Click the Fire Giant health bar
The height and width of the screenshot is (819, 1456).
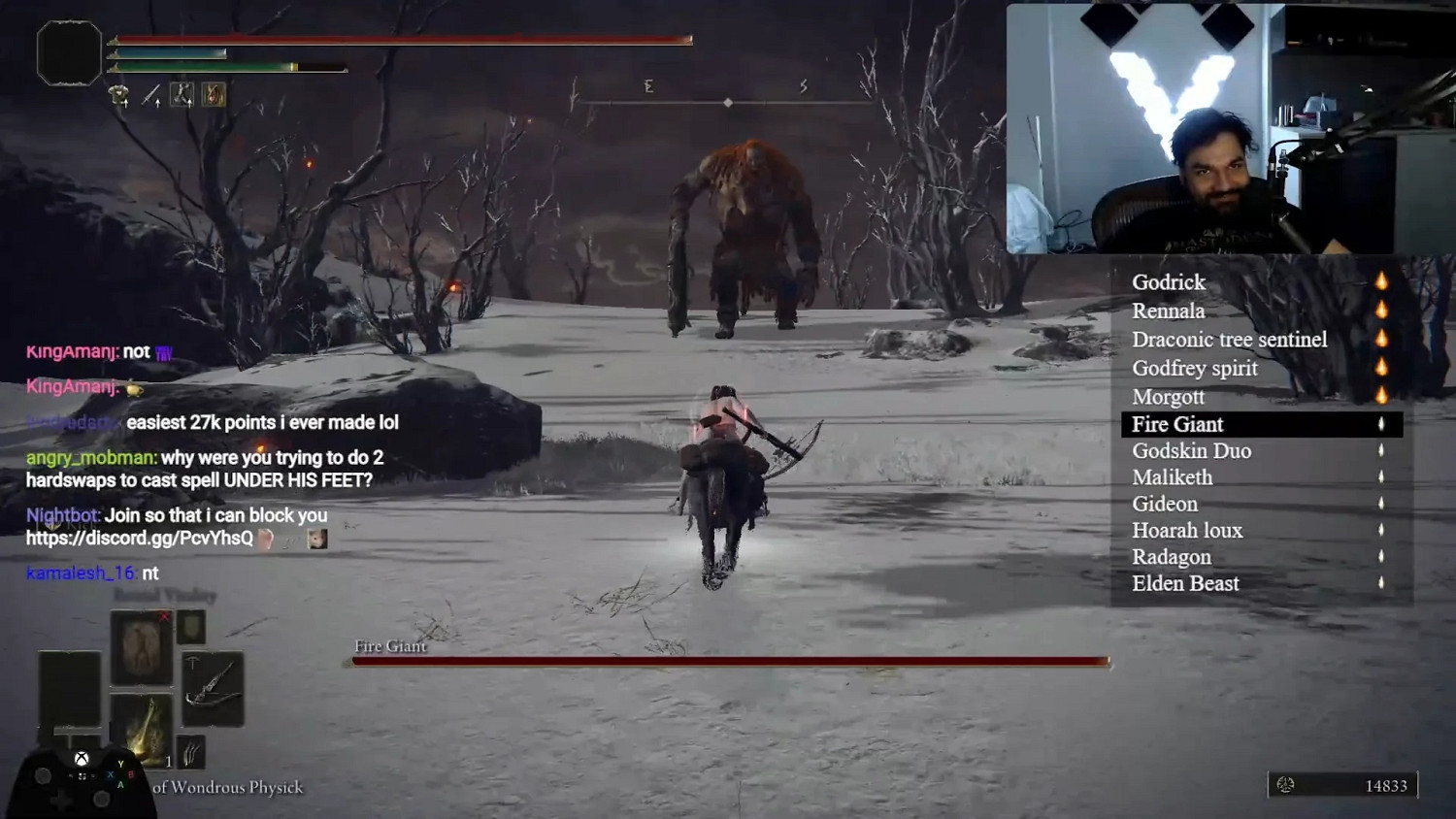coord(726,661)
